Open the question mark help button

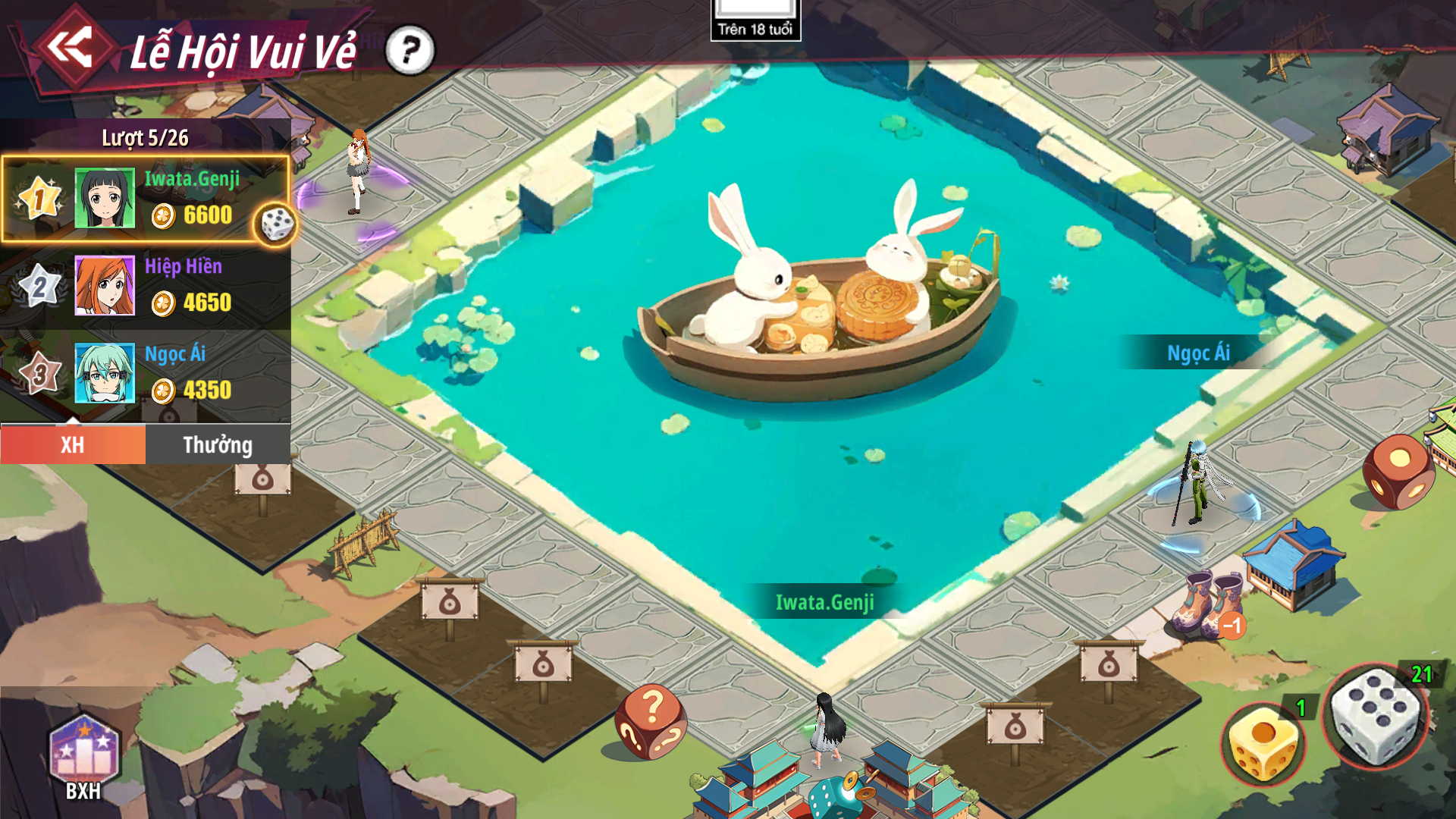(x=409, y=51)
